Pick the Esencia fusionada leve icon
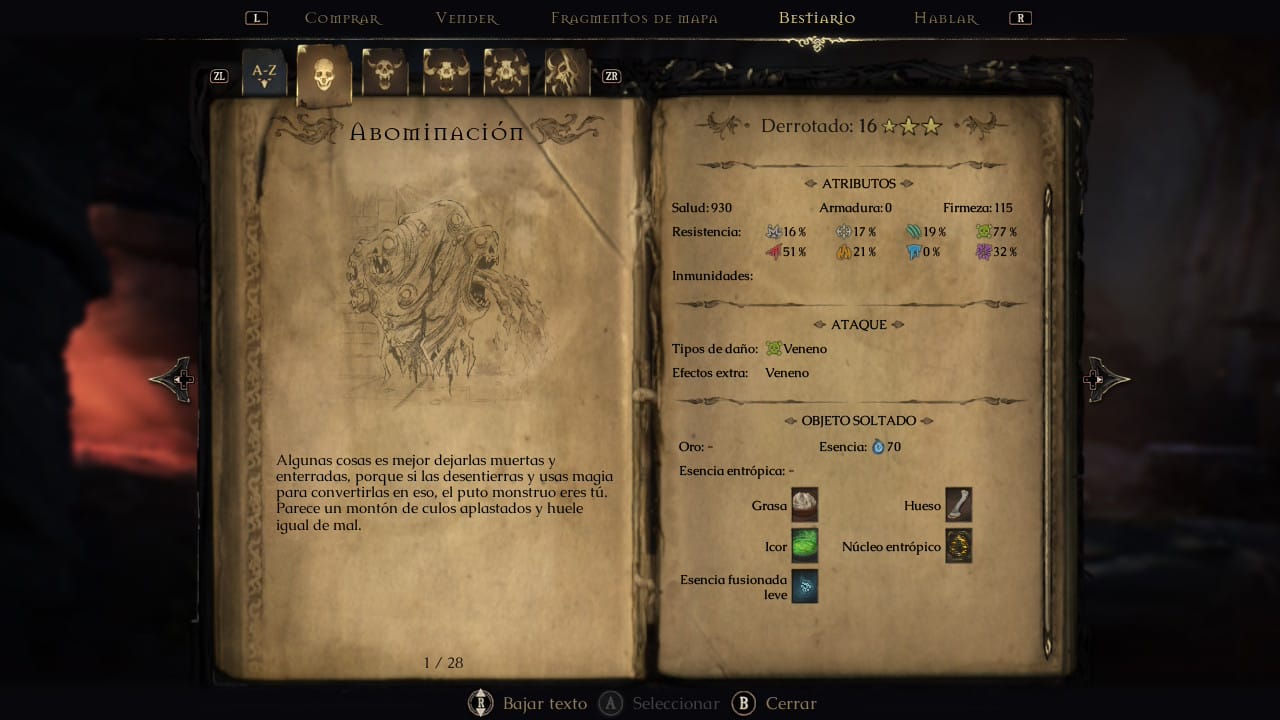The height and width of the screenshot is (720, 1280). click(x=805, y=587)
